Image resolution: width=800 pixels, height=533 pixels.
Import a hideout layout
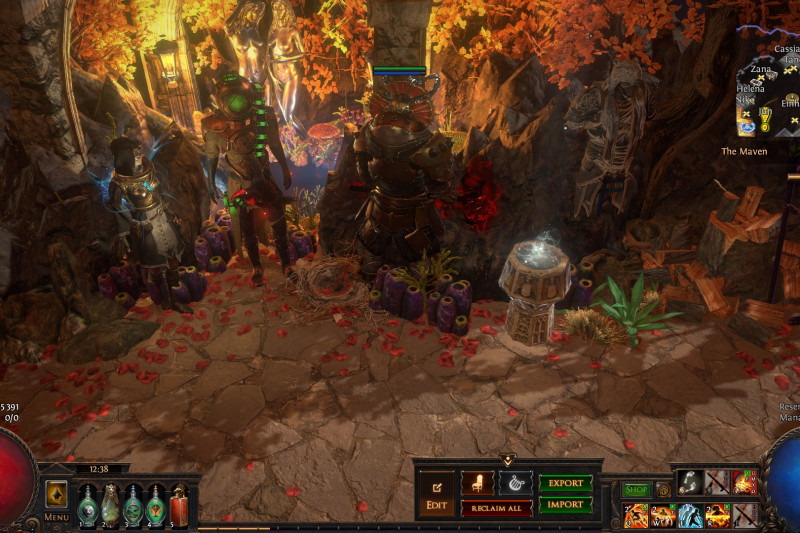tap(565, 505)
